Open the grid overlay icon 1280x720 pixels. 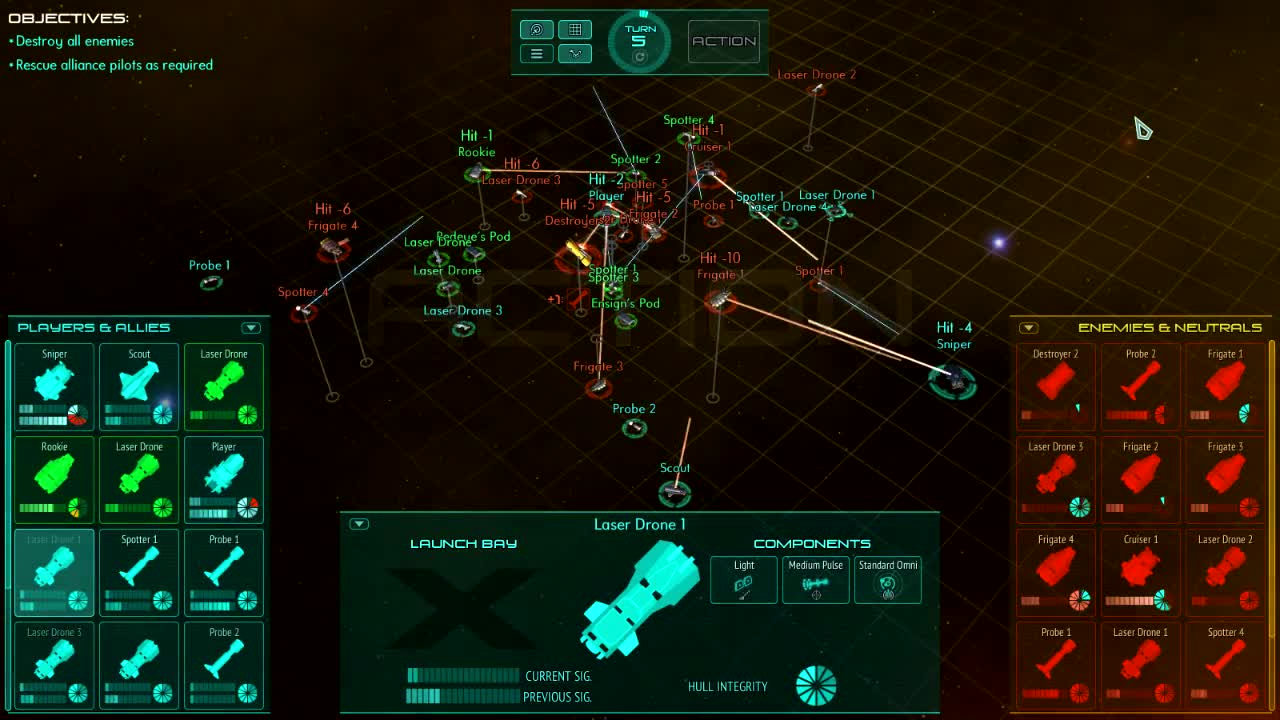click(x=575, y=29)
